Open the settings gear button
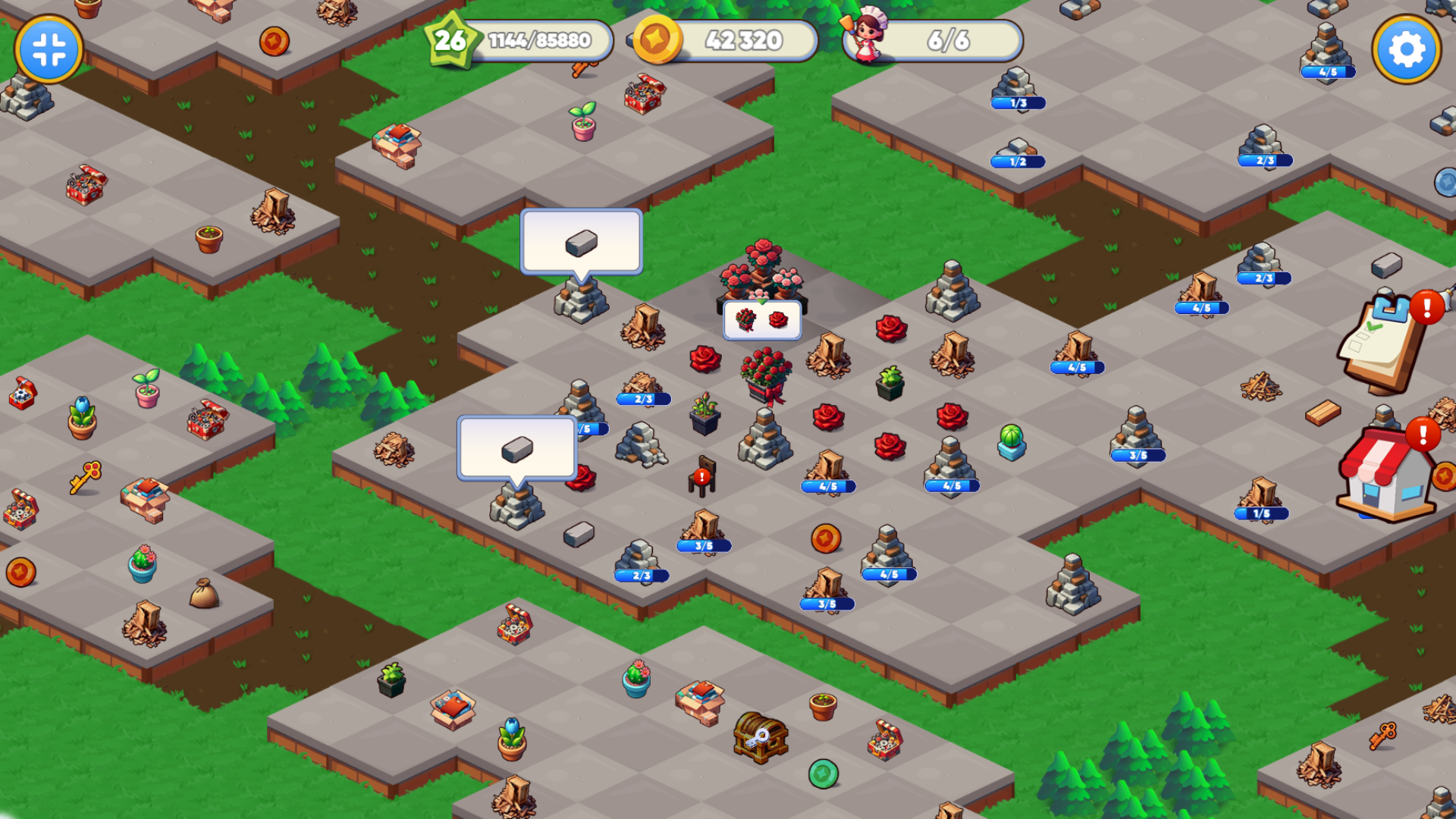 (1406, 50)
